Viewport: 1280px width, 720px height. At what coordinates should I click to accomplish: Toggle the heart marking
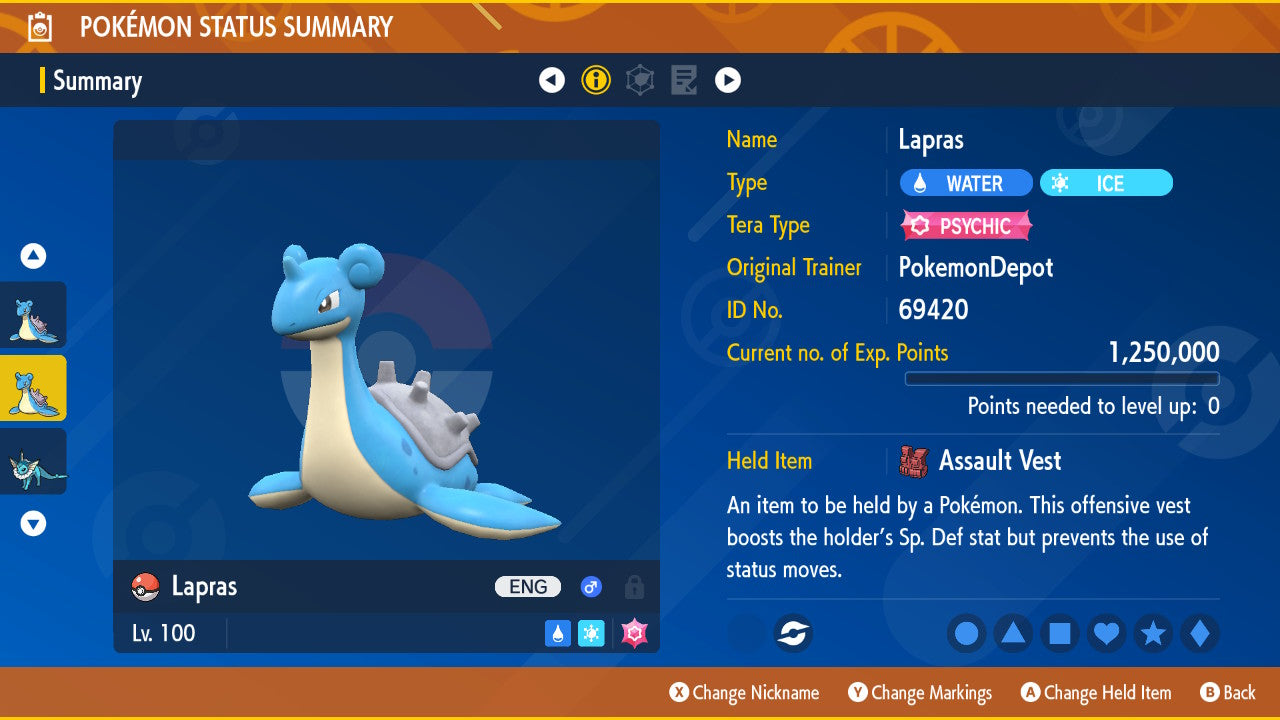(x=1106, y=633)
